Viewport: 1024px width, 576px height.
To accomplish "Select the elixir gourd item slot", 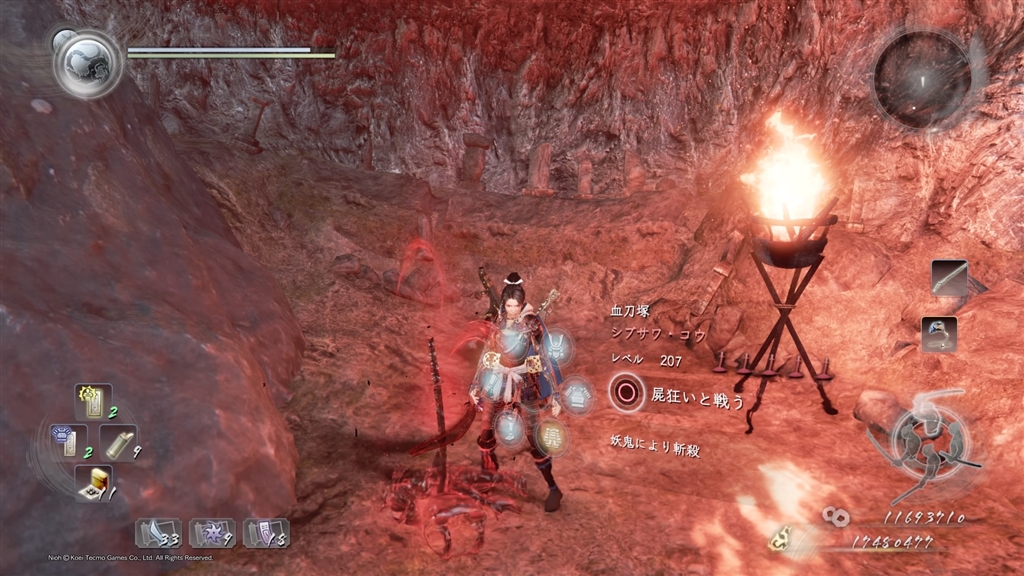I will tap(118, 441).
